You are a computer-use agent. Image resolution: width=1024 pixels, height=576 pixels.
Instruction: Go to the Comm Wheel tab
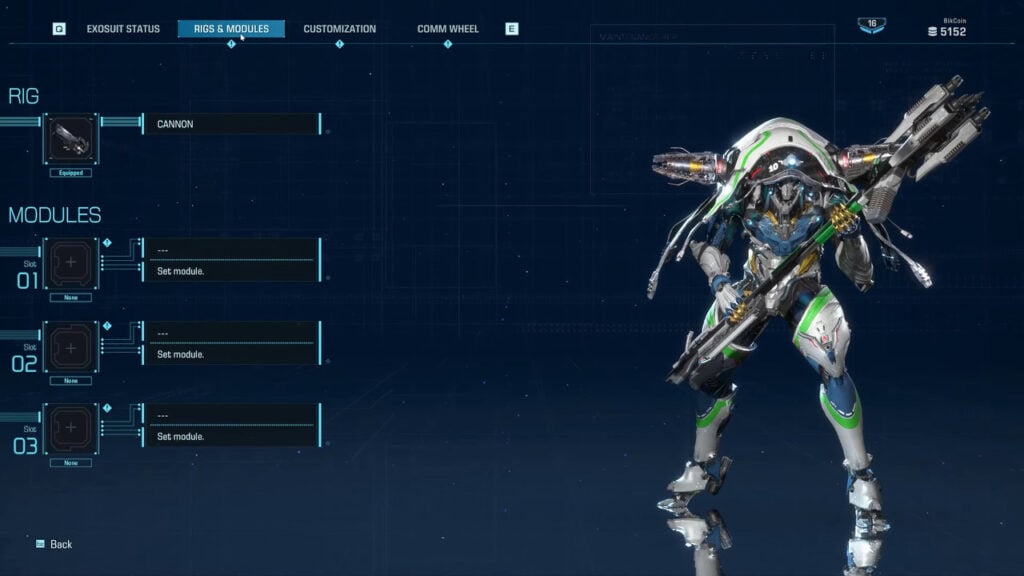point(448,29)
